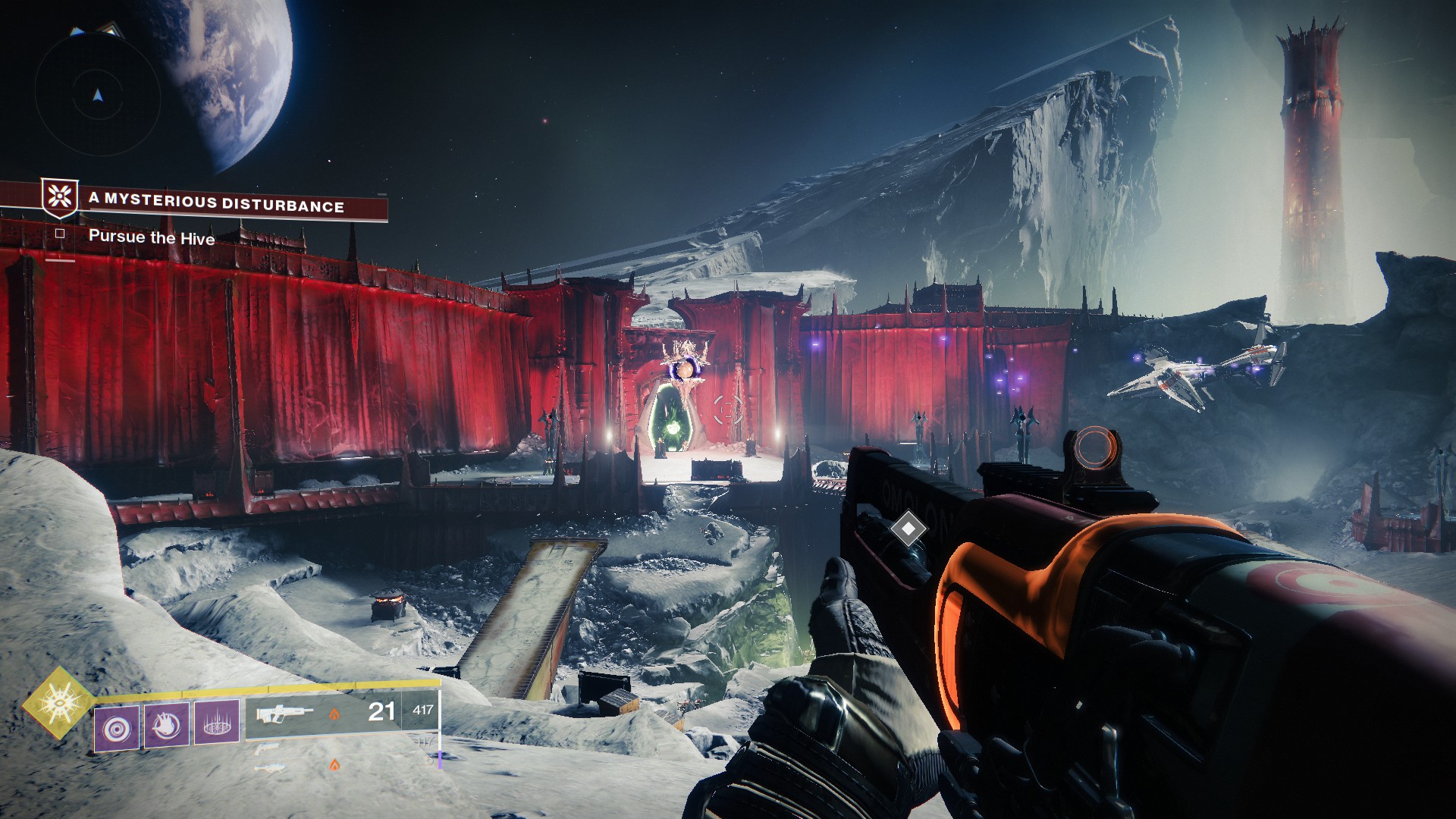Switch to the bottom heavy weapon icon
This screenshot has width=1456, height=819.
click(271, 767)
